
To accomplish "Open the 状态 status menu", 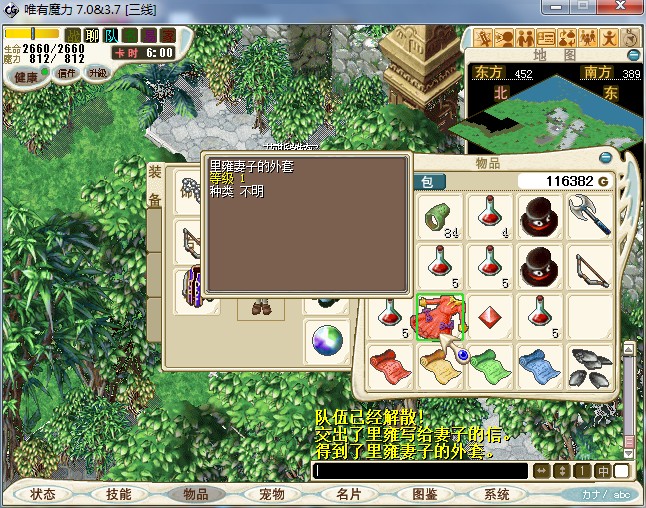I will tap(43, 494).
